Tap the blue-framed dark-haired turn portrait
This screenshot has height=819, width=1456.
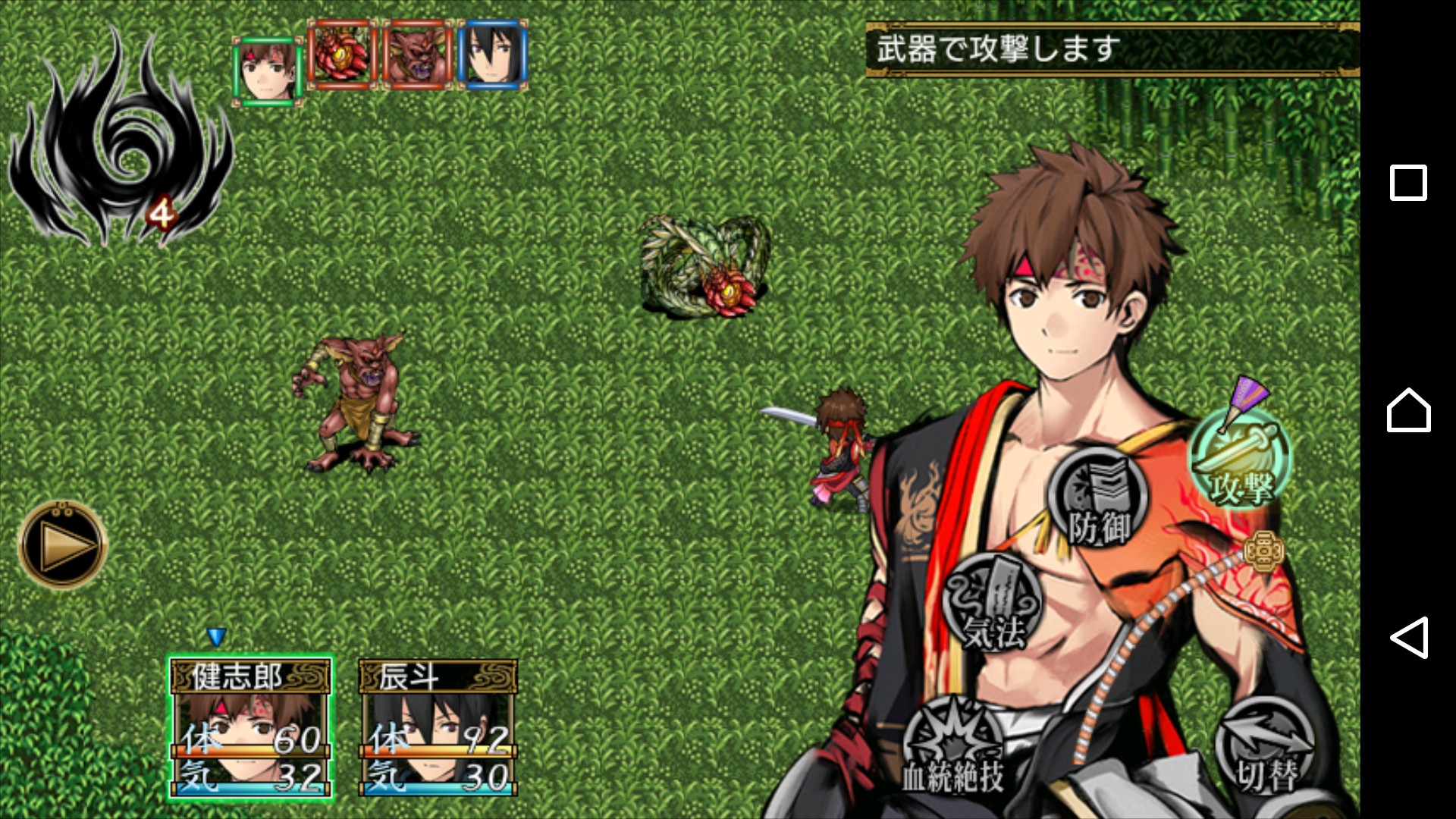(492, 55)
